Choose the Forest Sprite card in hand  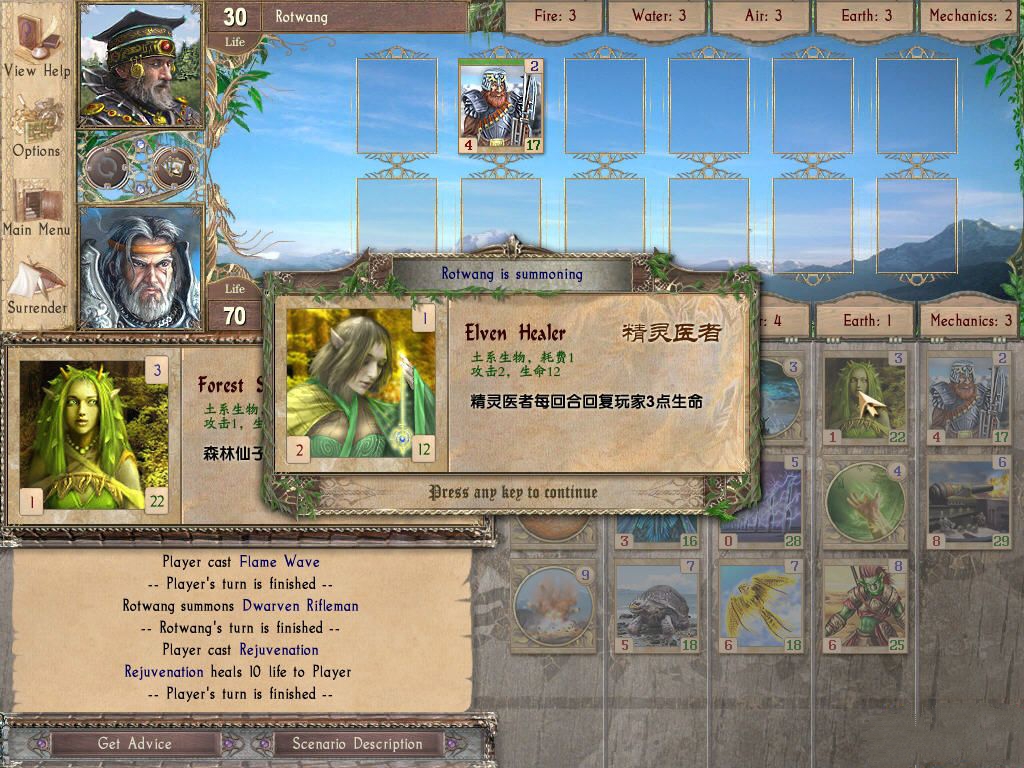[x=864, y=398]
